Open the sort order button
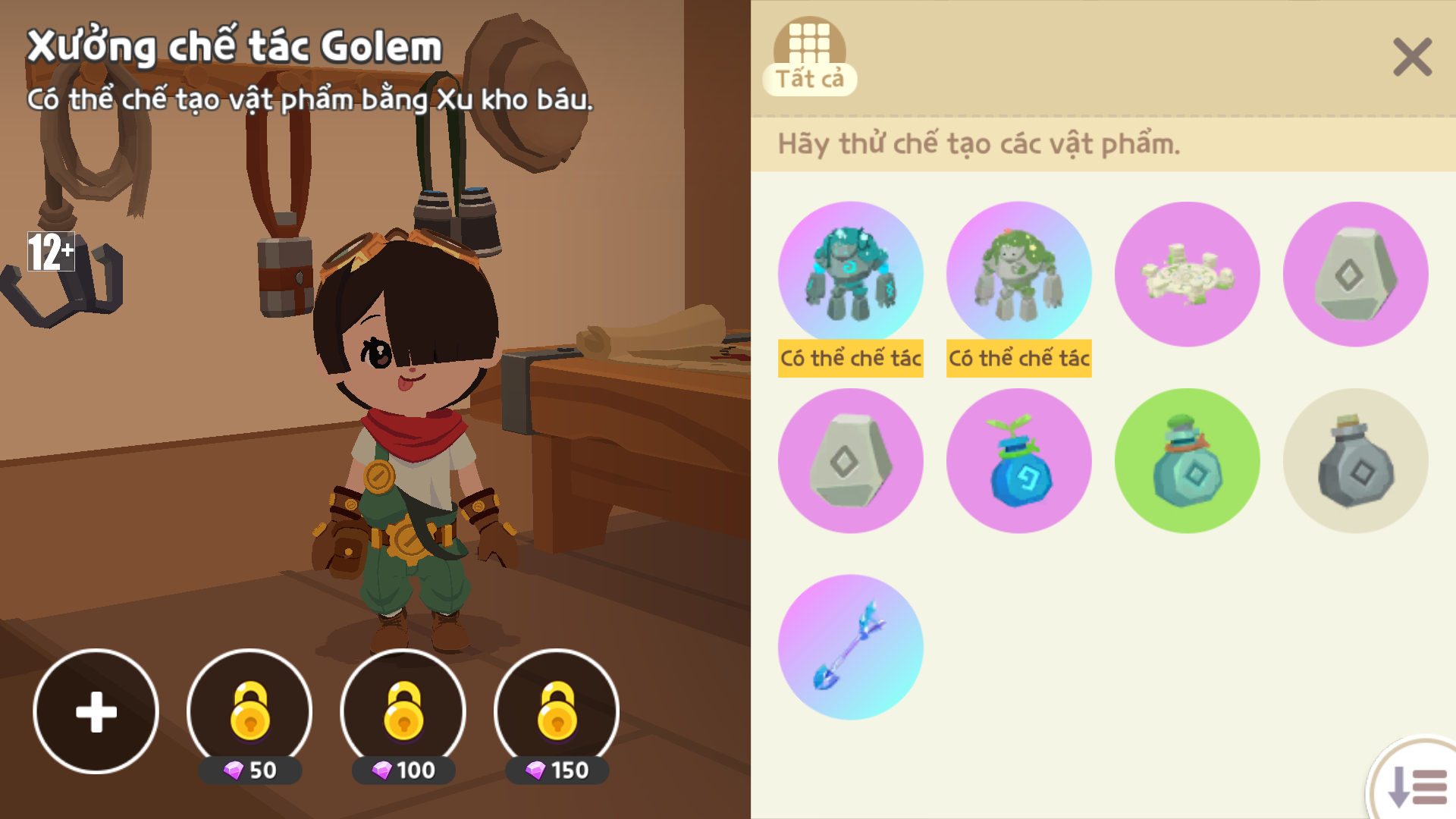 1417,786
